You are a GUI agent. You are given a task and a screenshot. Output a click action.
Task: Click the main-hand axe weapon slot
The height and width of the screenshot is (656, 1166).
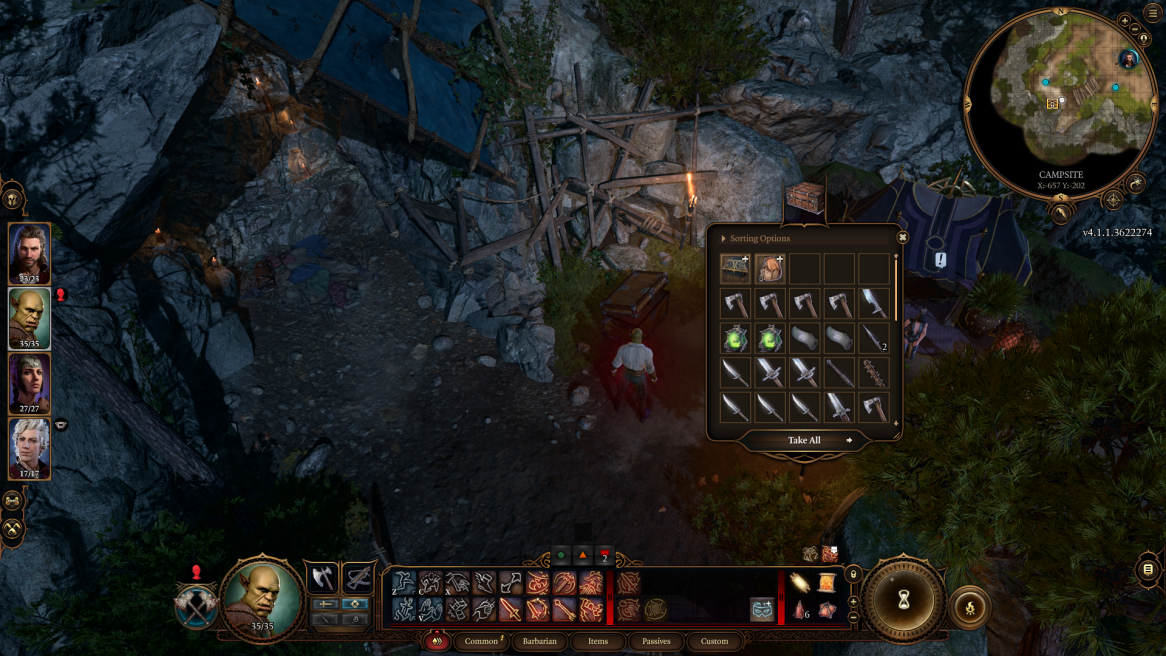click(322, 578)
